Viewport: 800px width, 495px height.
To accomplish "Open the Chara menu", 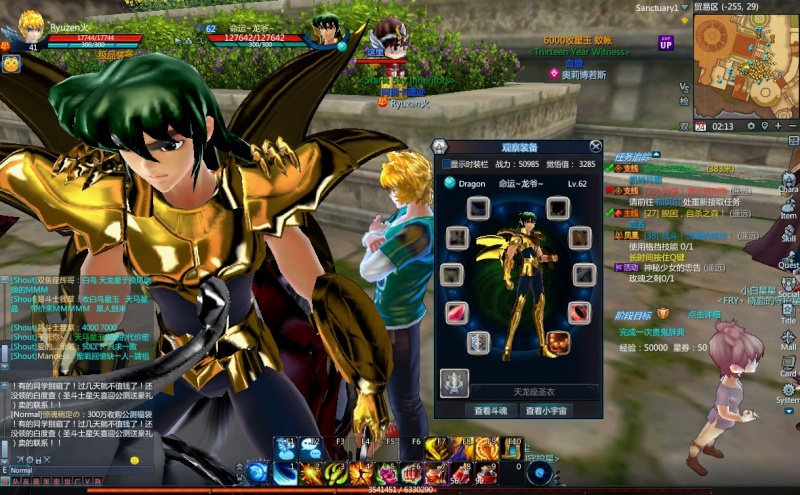I will click(789, 181).
